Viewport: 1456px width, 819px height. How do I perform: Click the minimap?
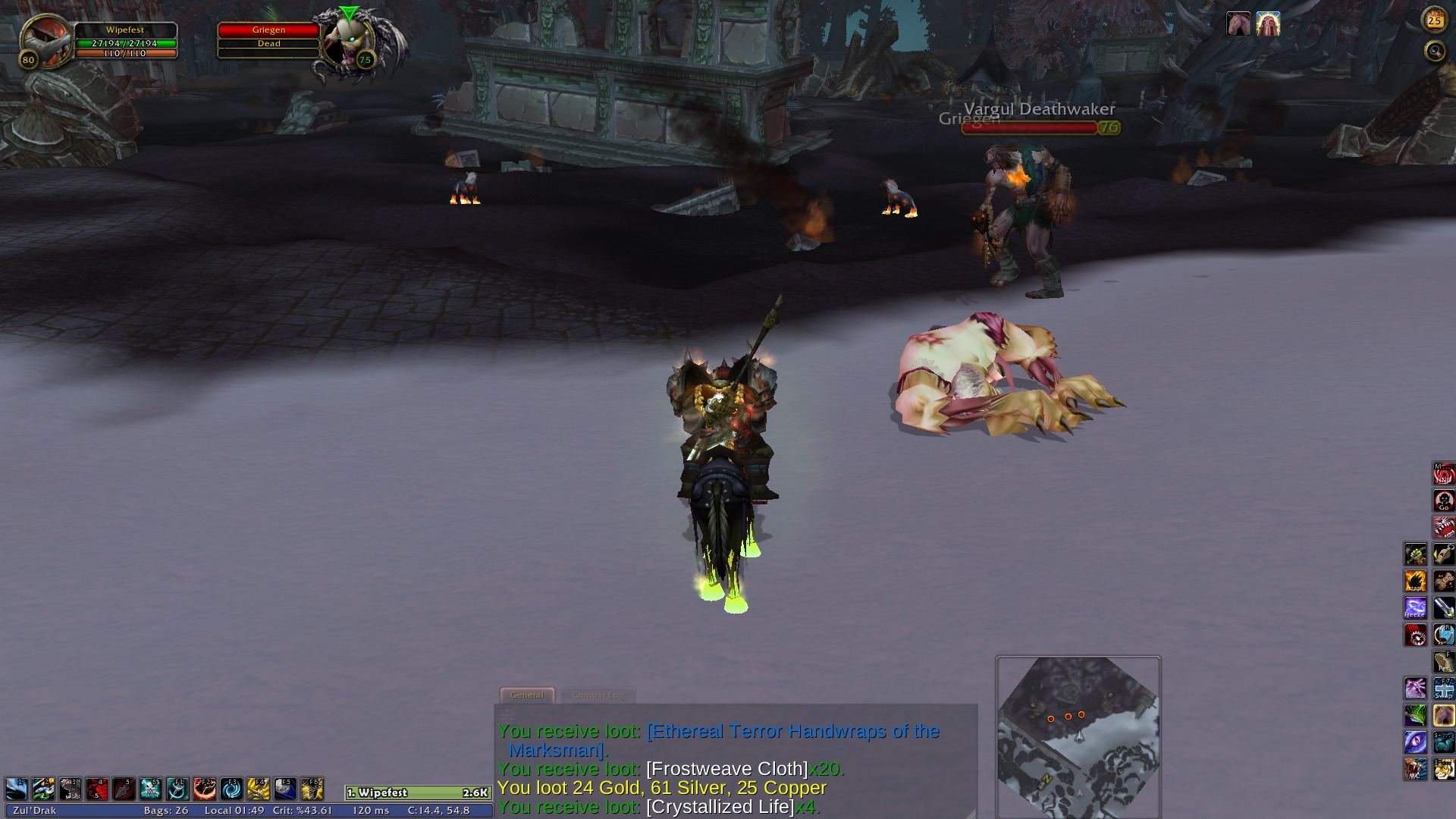[1078, 736]
